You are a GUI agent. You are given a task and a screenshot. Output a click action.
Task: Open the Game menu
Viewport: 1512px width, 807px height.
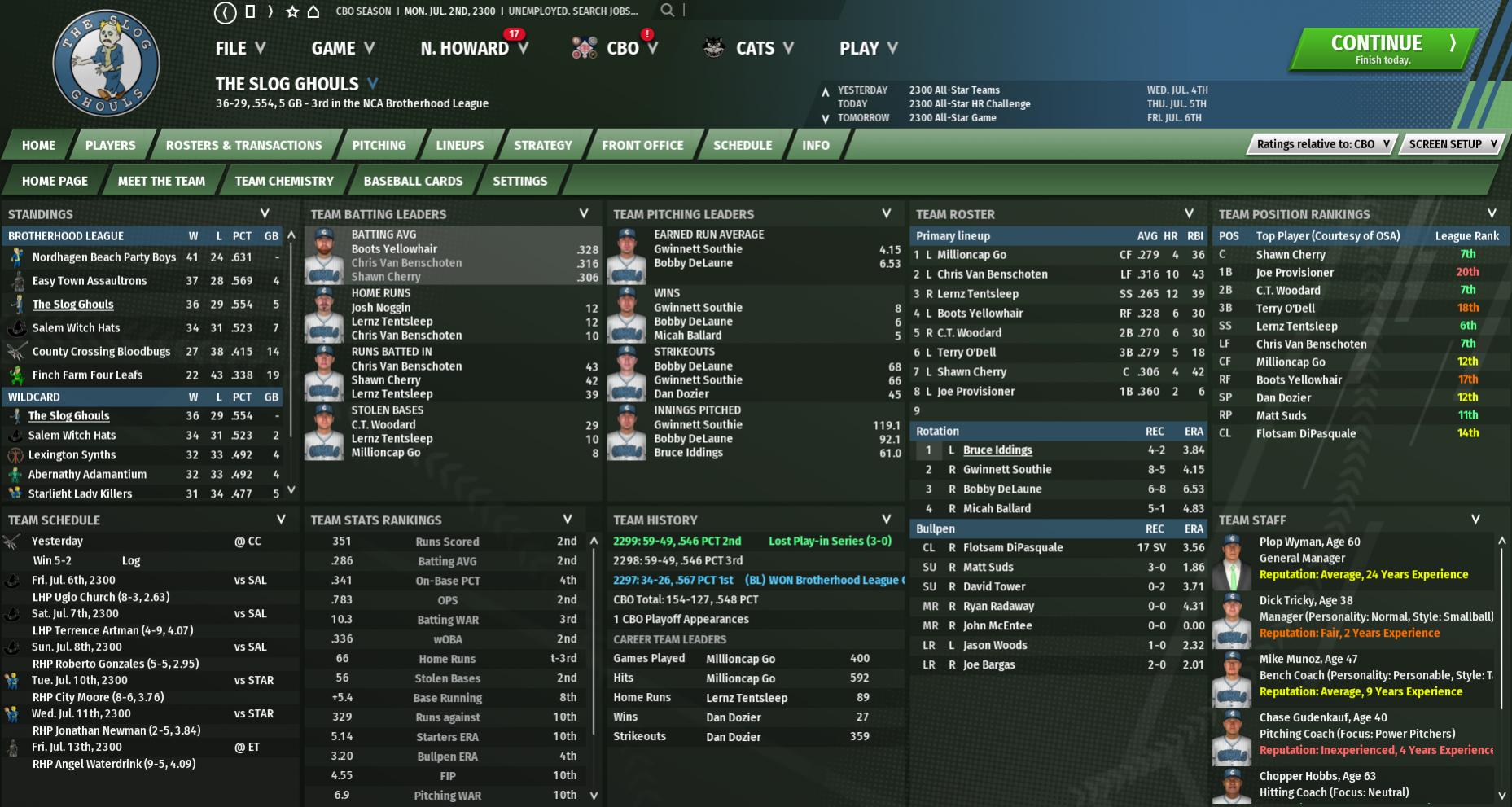point(342,48)
